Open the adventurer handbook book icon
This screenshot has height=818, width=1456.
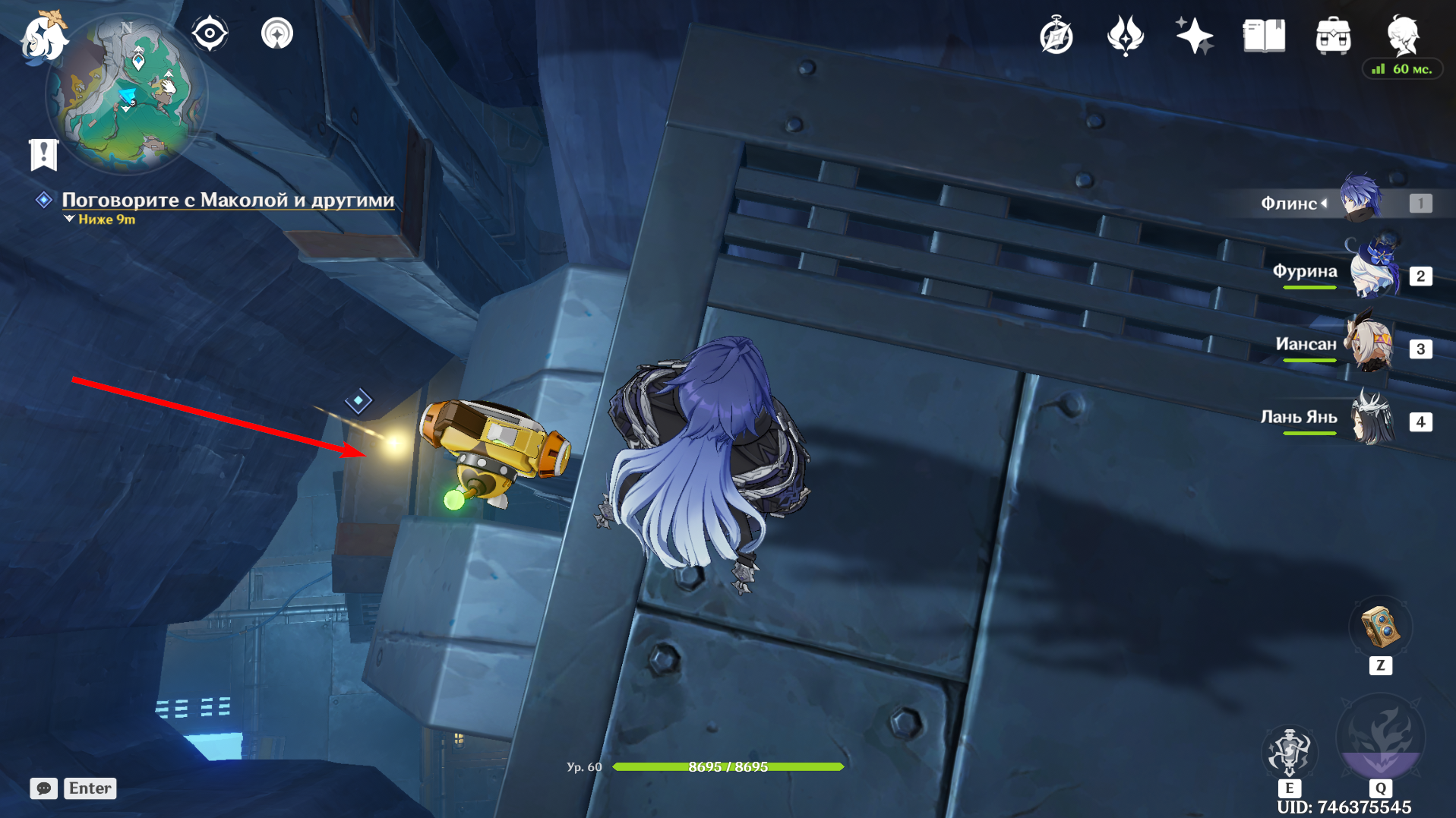point(1264,36)
